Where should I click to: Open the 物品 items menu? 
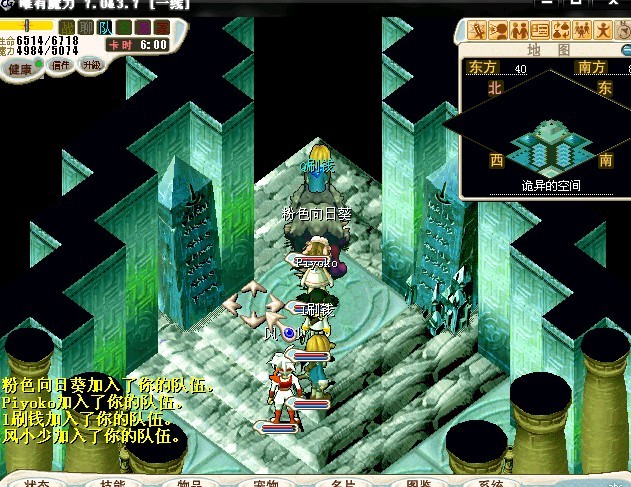[189, 482]
